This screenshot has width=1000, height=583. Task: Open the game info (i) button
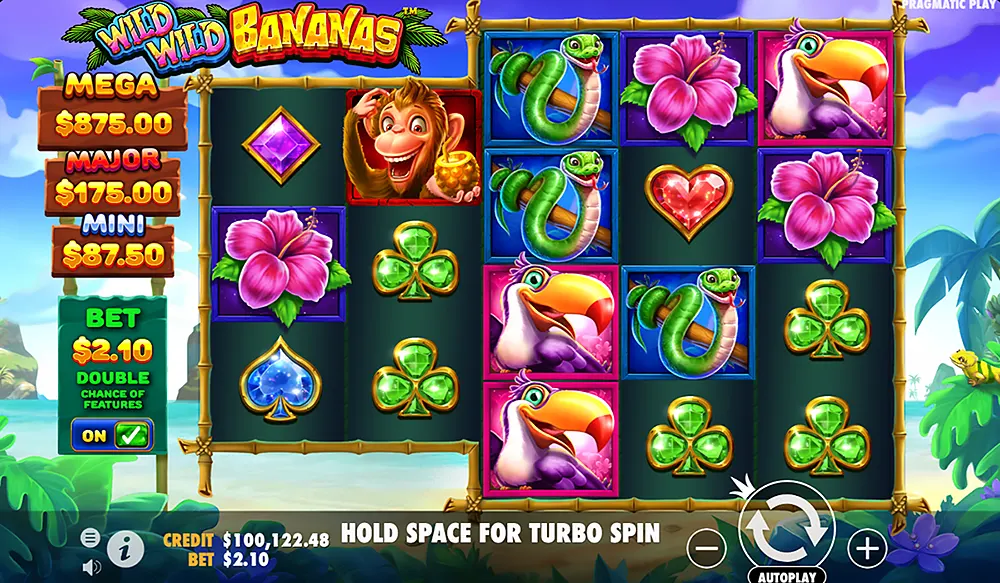click(x=125, y=549)
